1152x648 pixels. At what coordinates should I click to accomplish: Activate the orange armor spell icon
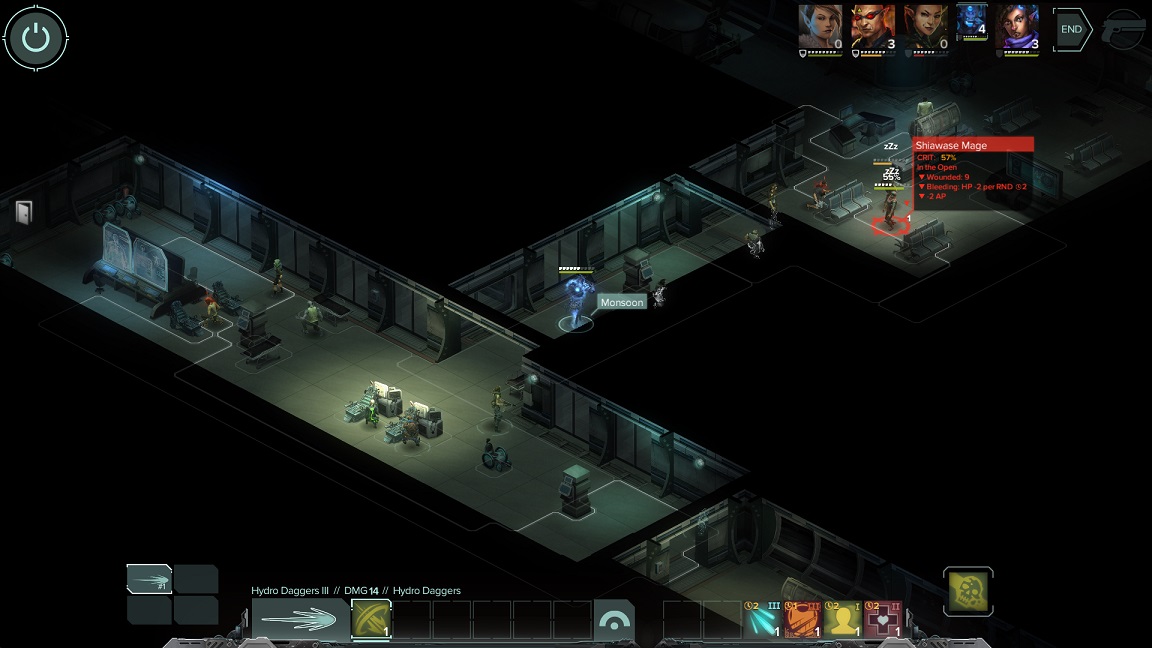click(x=802, y=619)
